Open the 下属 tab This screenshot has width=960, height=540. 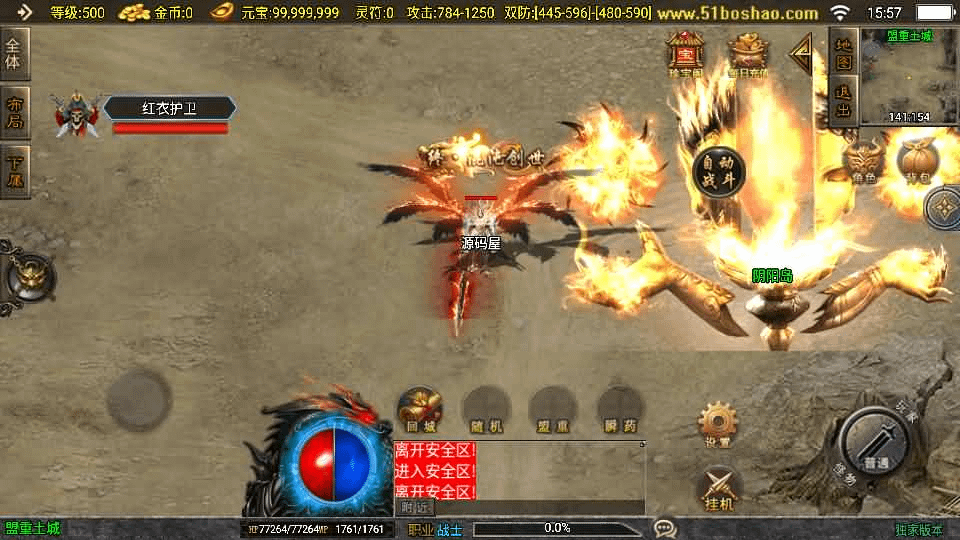[x=15, y=171]
